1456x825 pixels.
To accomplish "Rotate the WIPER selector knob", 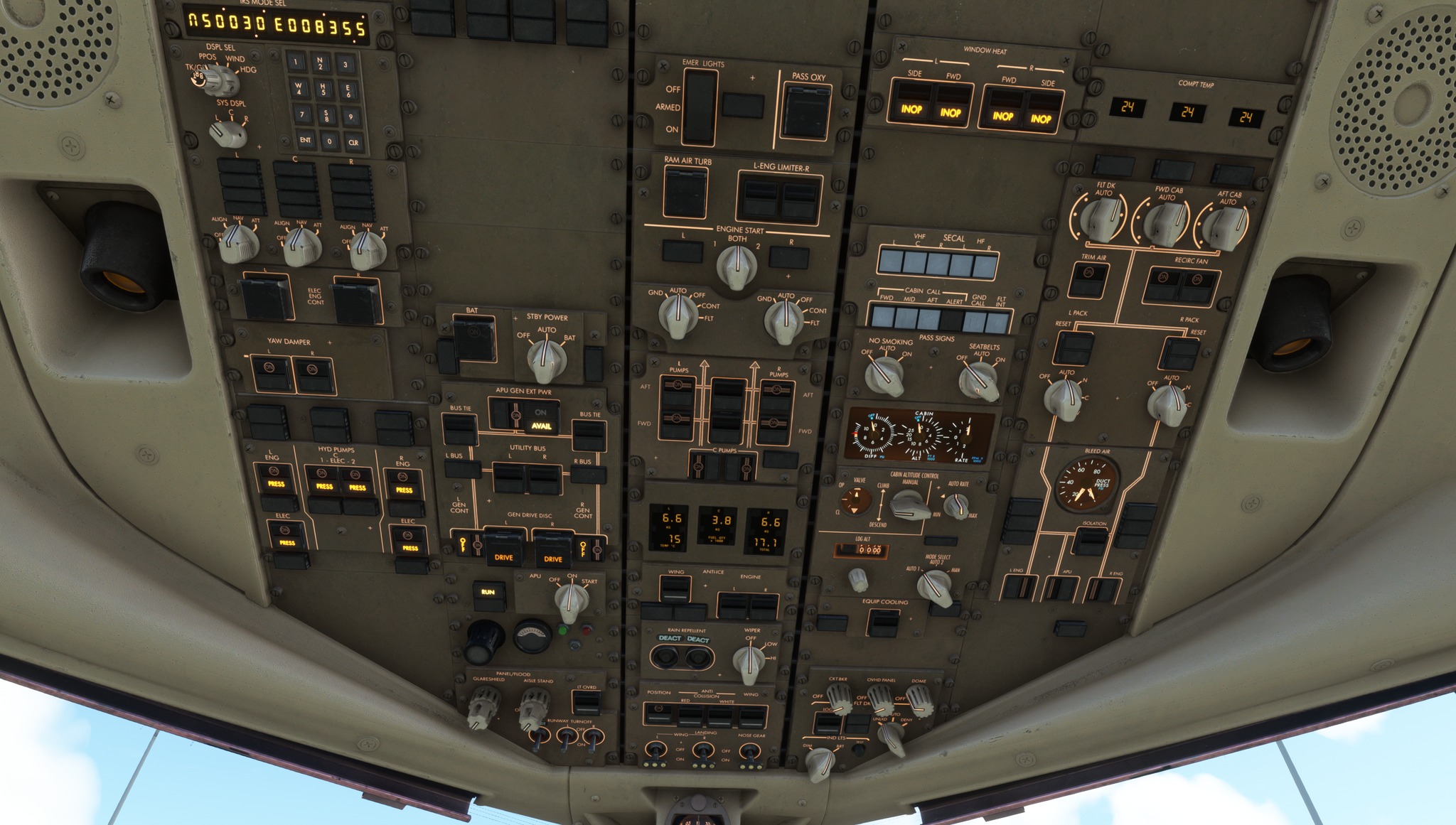I will [x=749, y=662].
